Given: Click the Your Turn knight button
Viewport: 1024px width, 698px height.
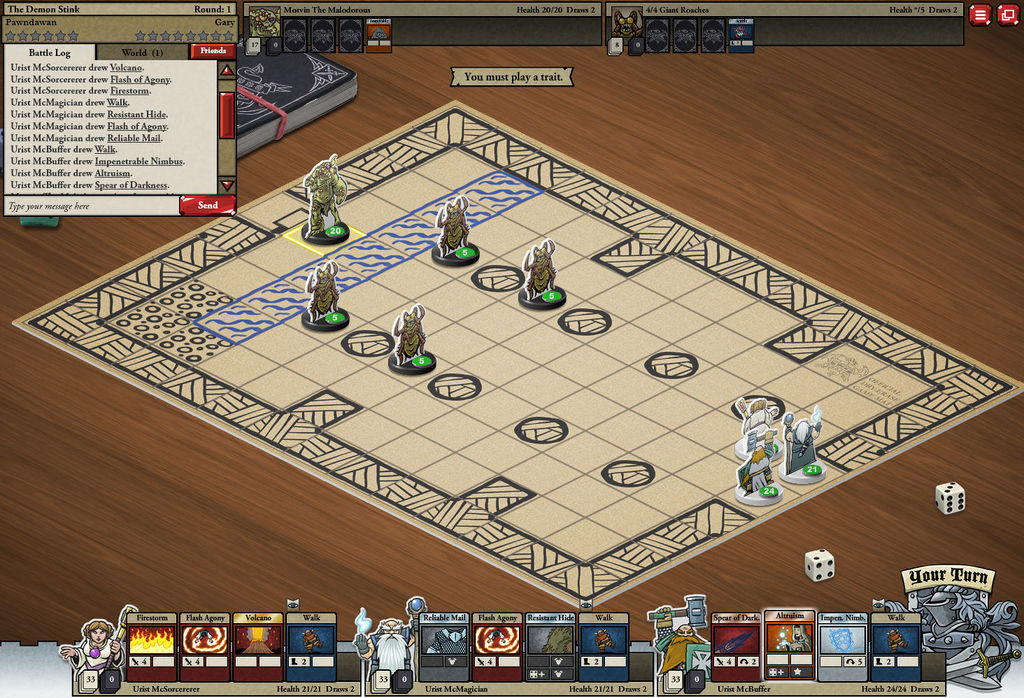Looking at the screenshot, I should [949, 620].
